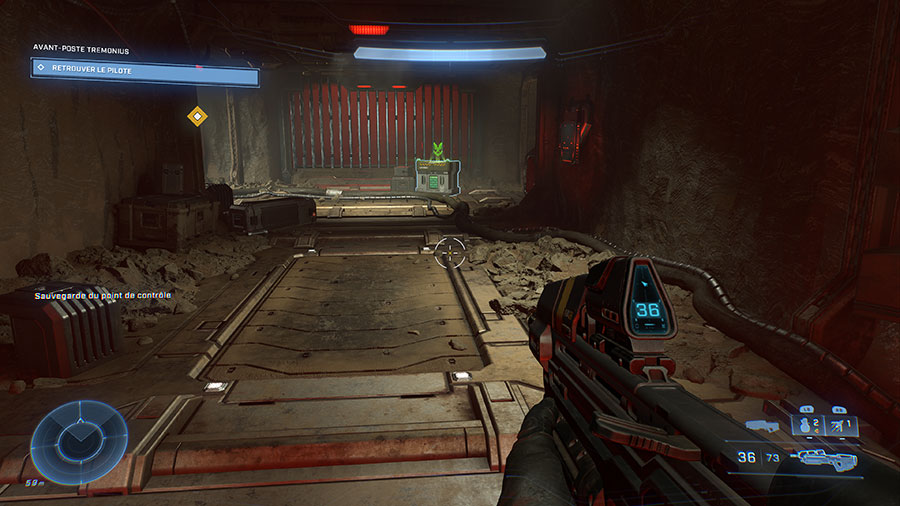Switch to the secondary weapon icon

(761, 427)
